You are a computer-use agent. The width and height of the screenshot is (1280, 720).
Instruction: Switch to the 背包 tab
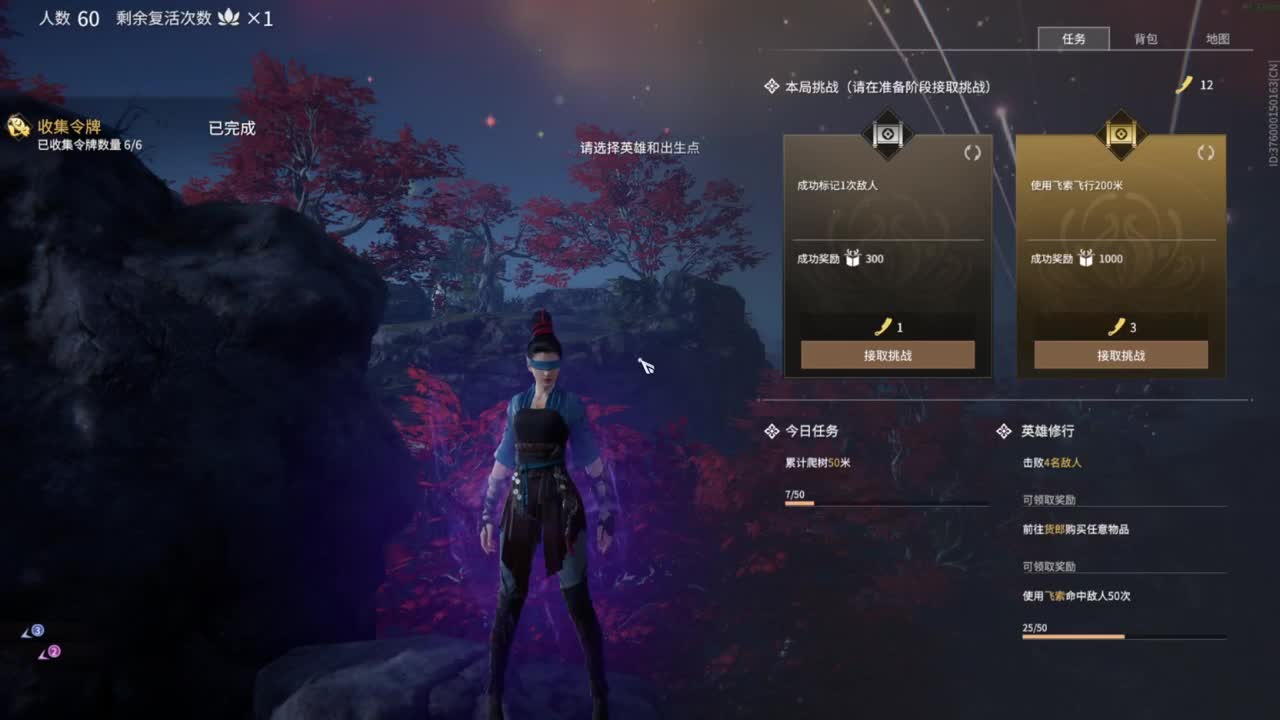coord(1146,39)
